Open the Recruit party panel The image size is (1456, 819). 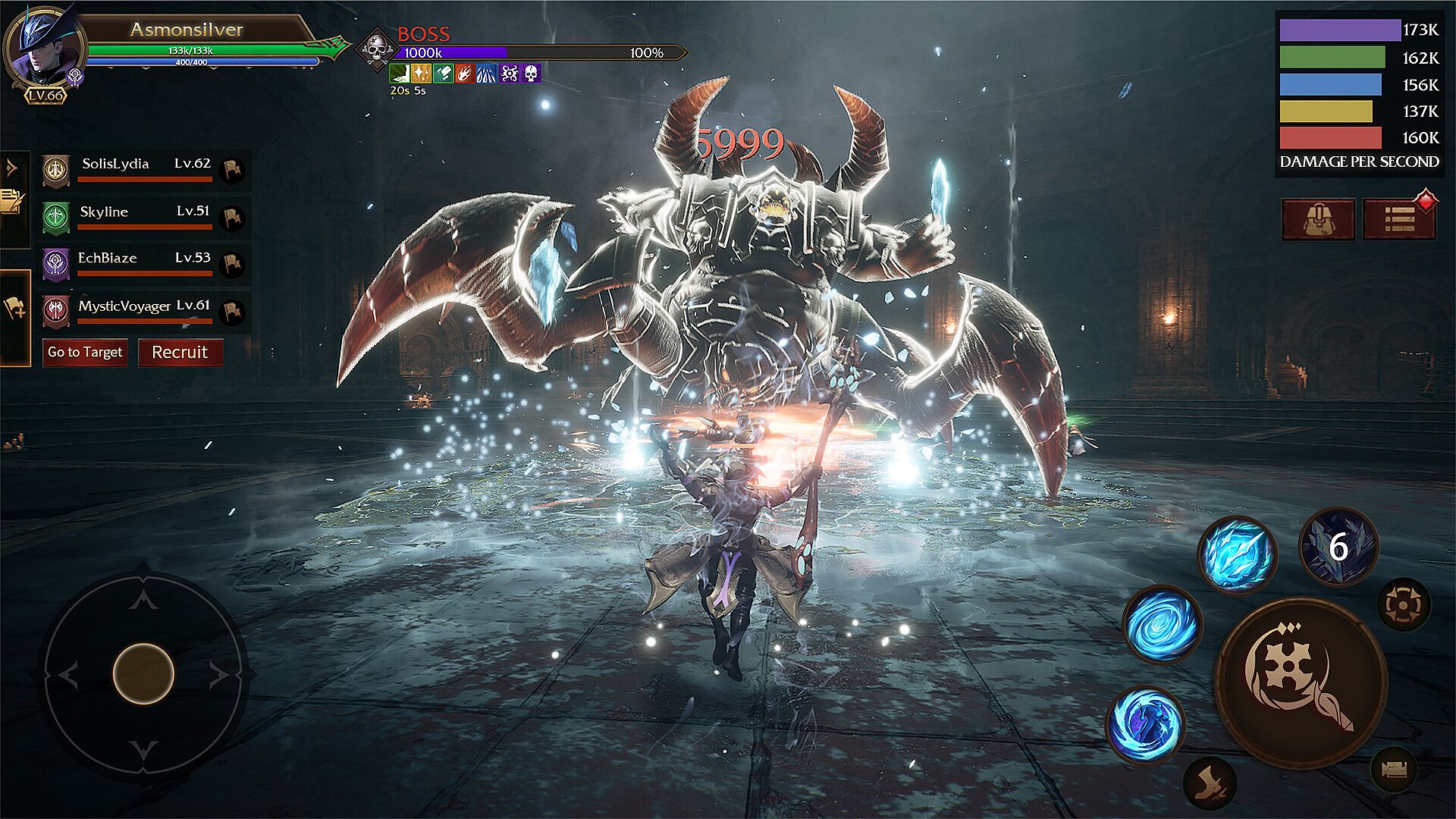pyautogui.click(x=180, y=353)
